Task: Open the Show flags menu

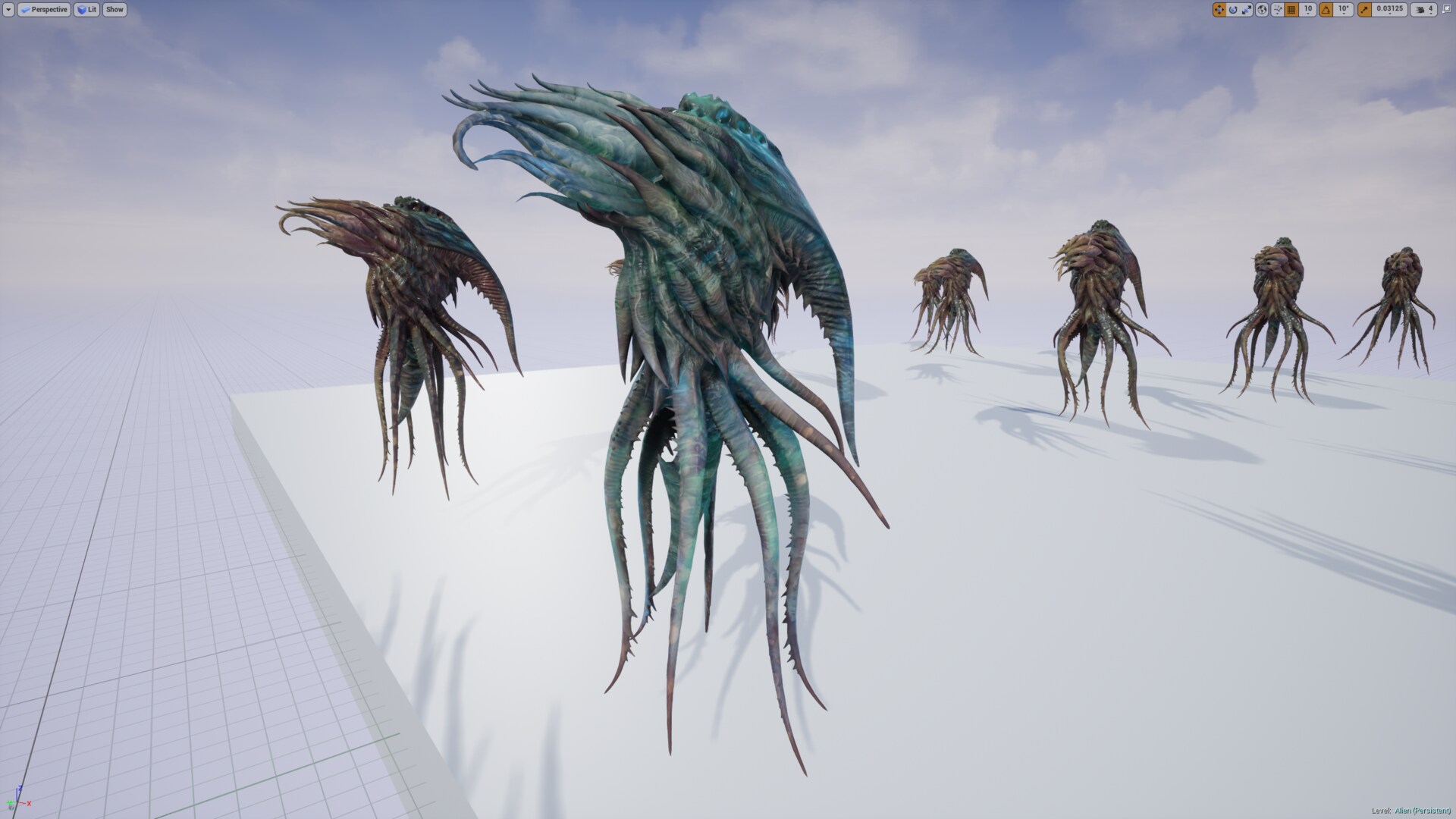Action: pyautogui.click(x=114, y=9)
